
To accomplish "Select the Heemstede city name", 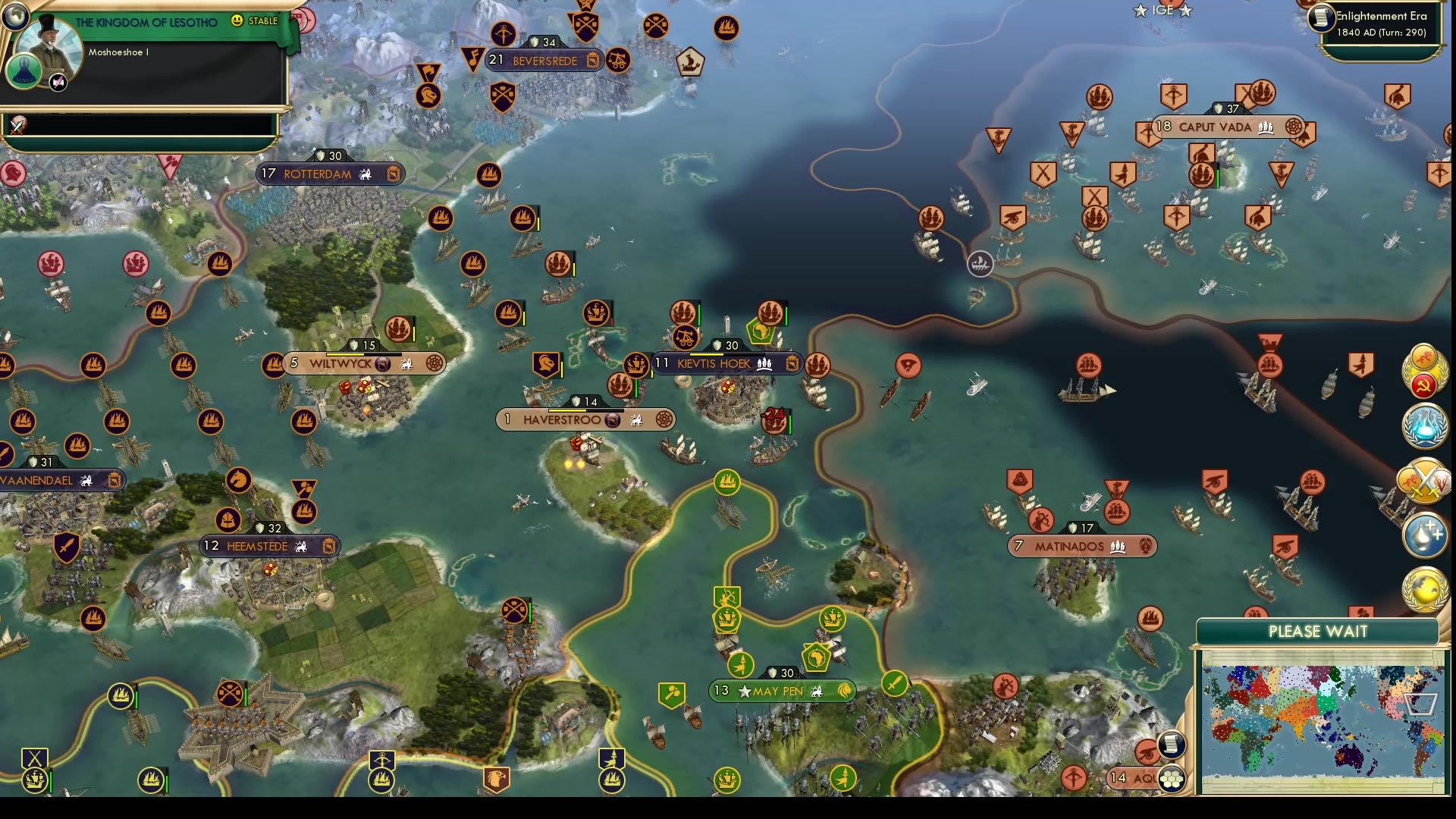I will coord(258,545).
